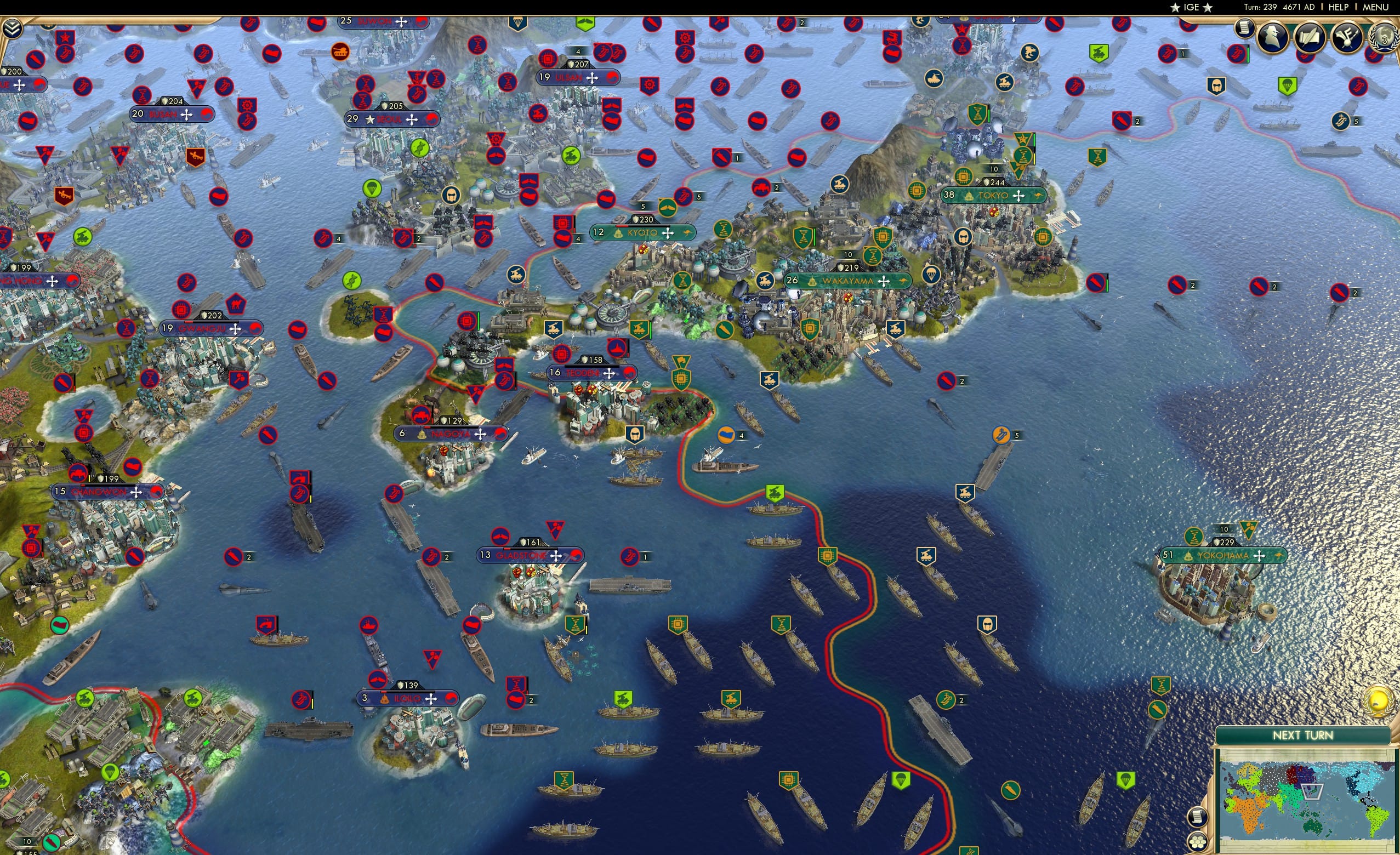Toggle the notification log scroll beside the minimap
Screen dimensions: 1400x855
point(1198,817)
